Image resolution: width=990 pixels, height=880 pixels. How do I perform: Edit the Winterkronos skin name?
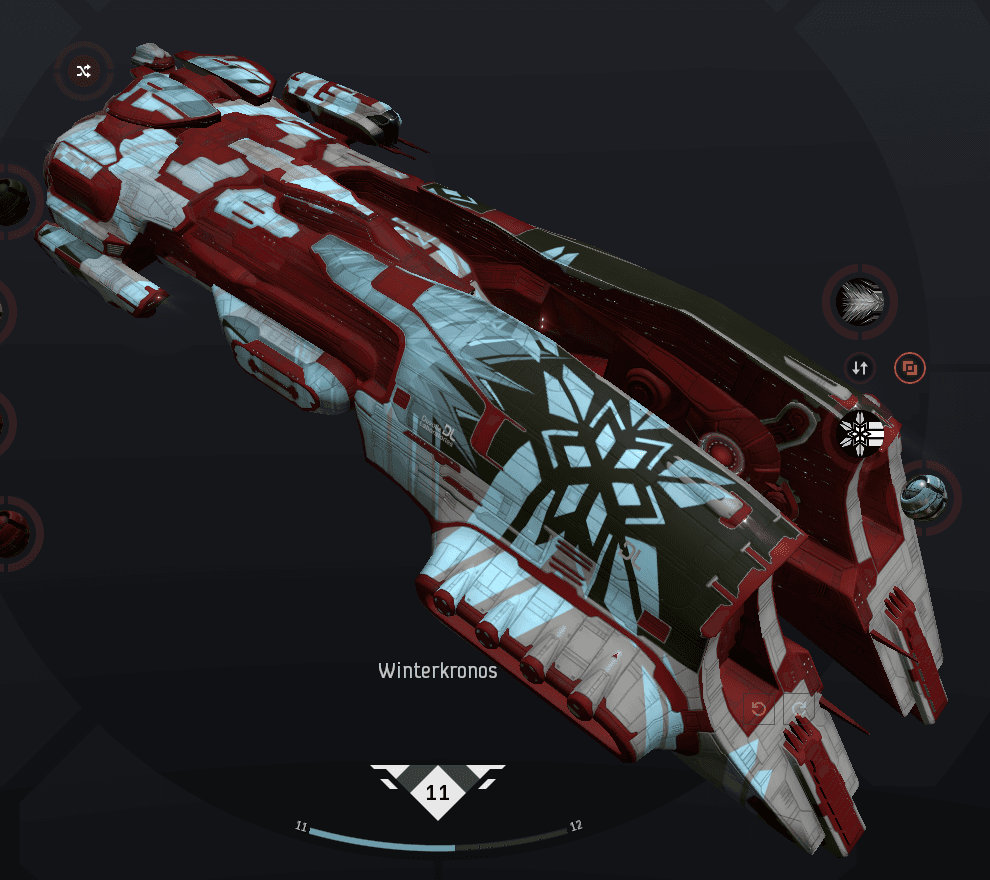(437, 670)
